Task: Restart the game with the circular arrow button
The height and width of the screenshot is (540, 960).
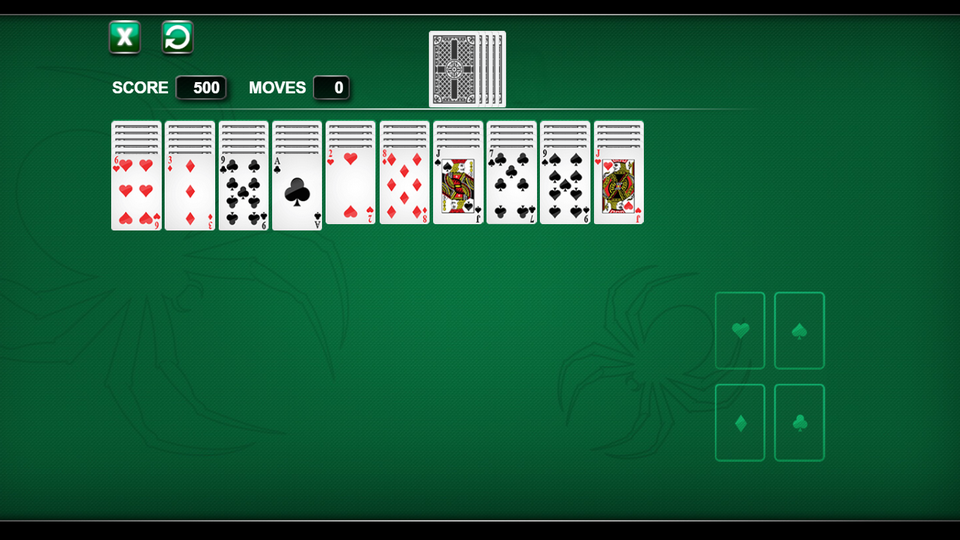Action: [177, 38]
